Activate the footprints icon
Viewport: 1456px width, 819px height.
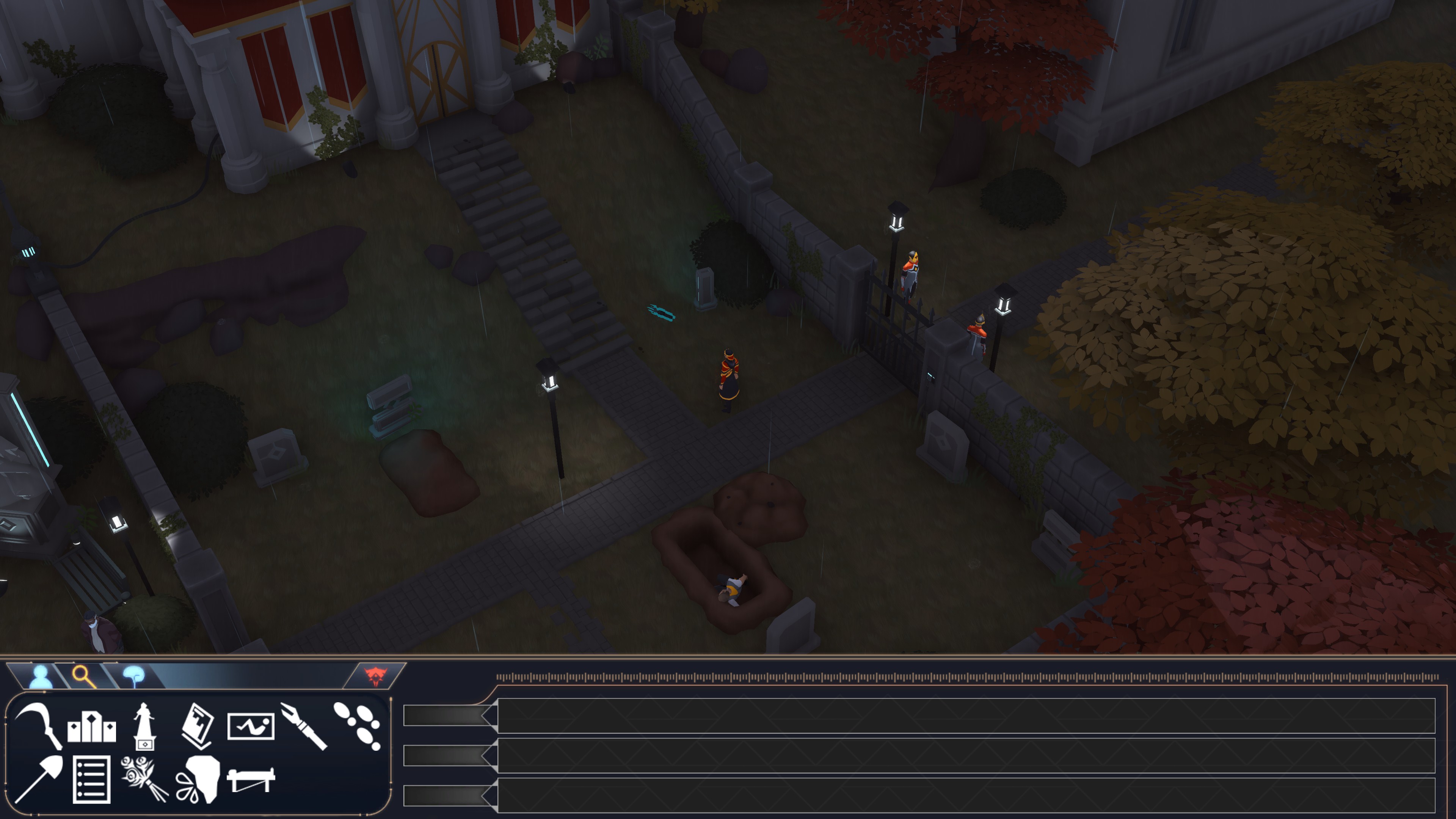pos(357,726)
